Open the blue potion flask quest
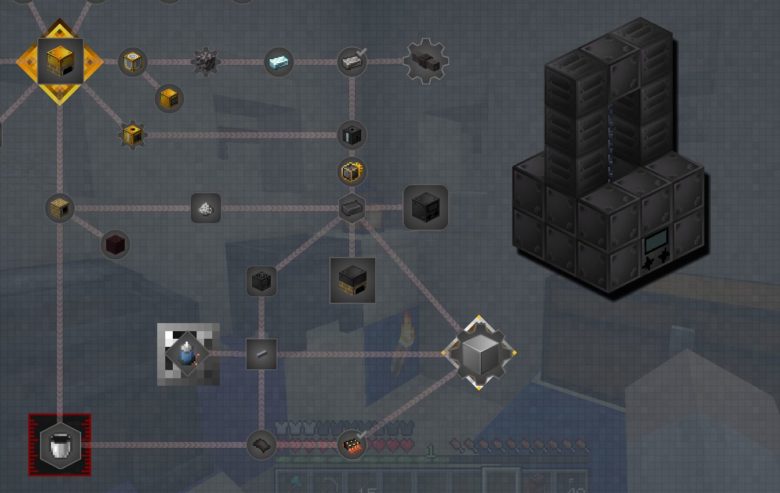The image size is (780, 493). 188,353
